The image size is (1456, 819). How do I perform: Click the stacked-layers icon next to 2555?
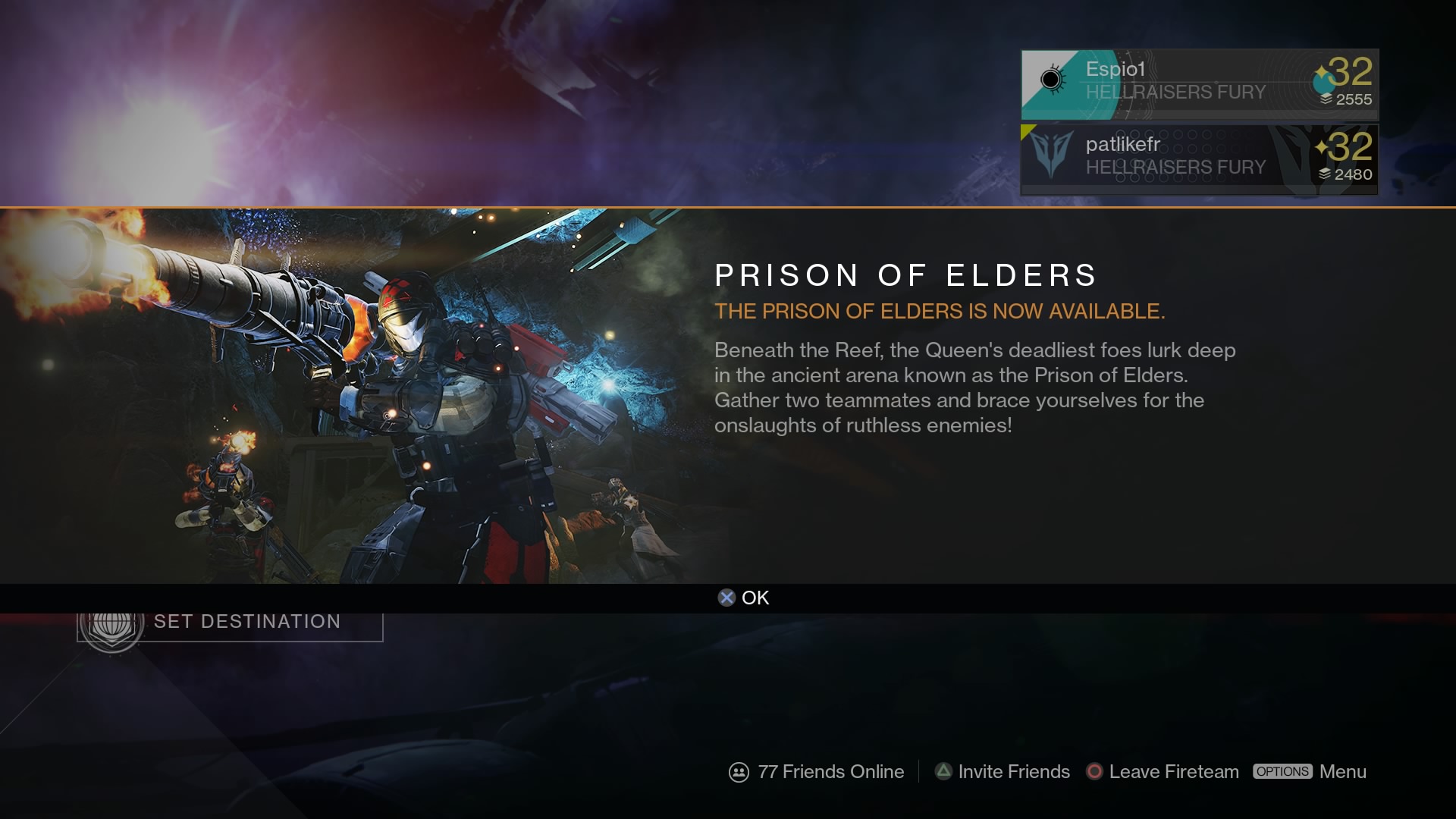pos(1325,98)
